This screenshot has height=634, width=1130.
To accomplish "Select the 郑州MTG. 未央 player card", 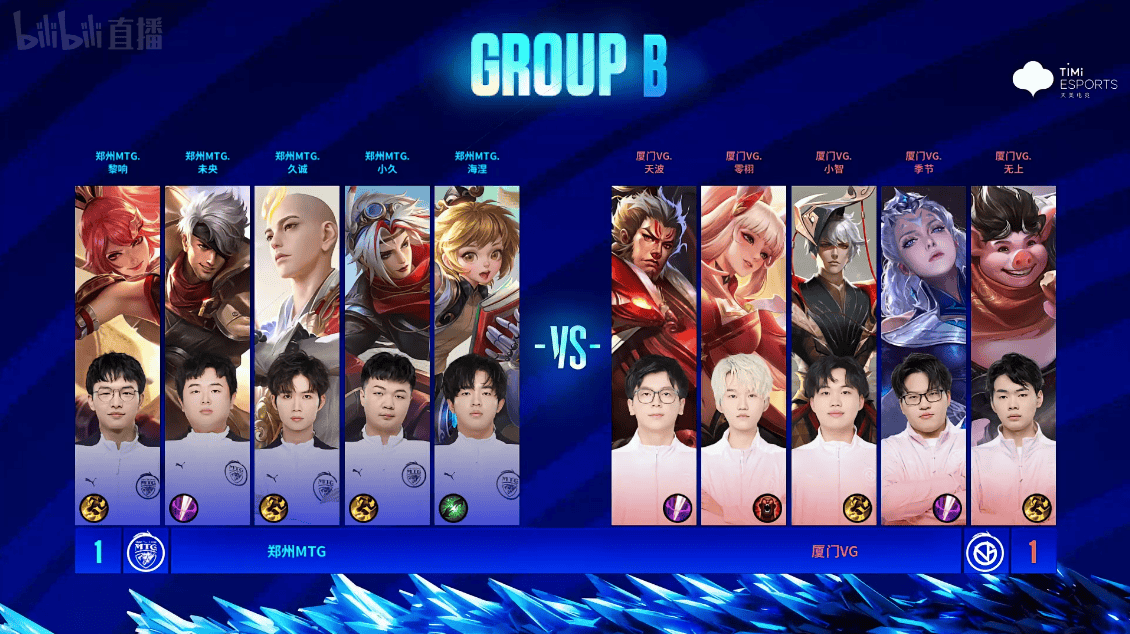I will [x=207, y=355].
